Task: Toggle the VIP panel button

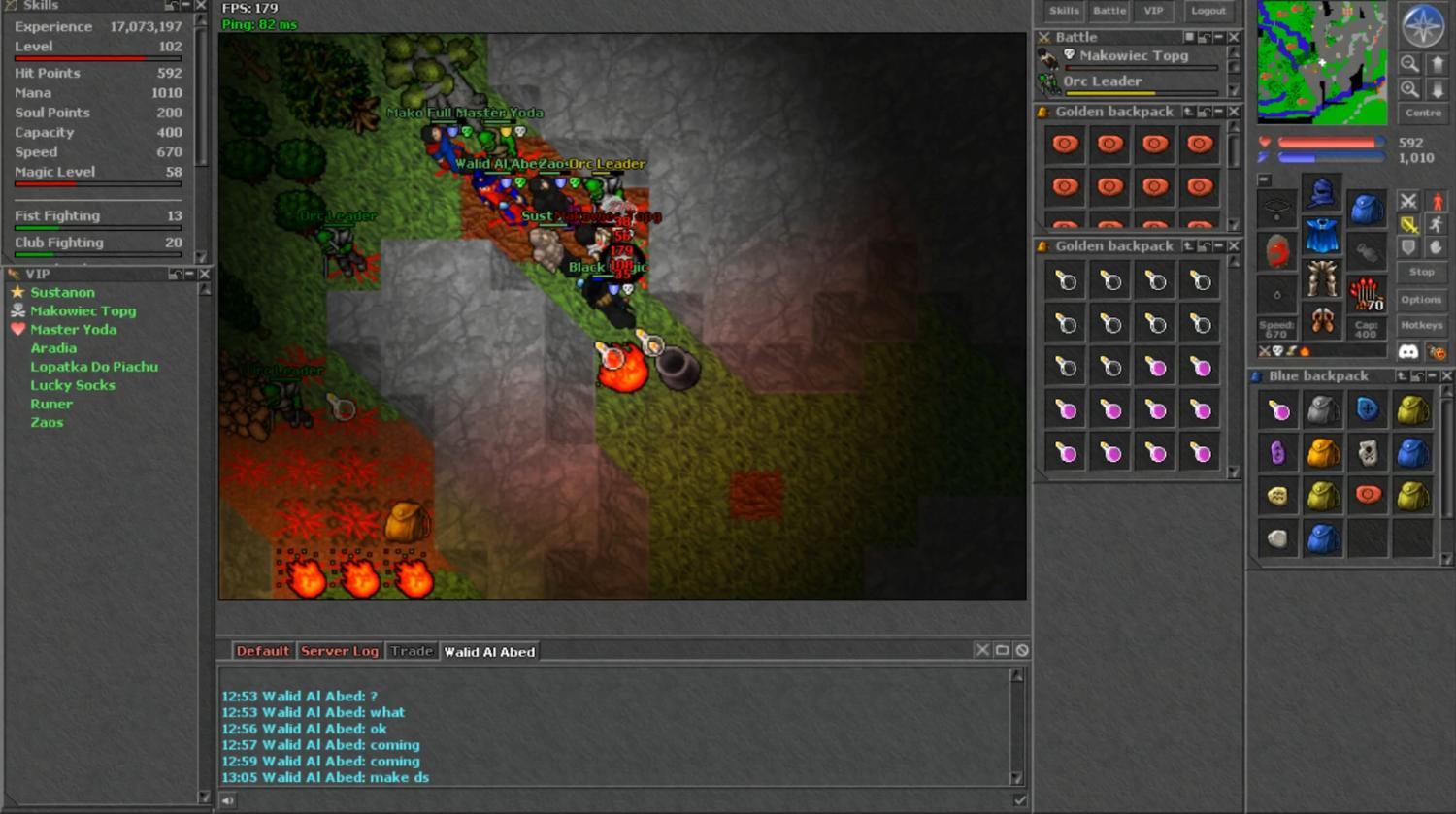Action: click(1153, 11)
